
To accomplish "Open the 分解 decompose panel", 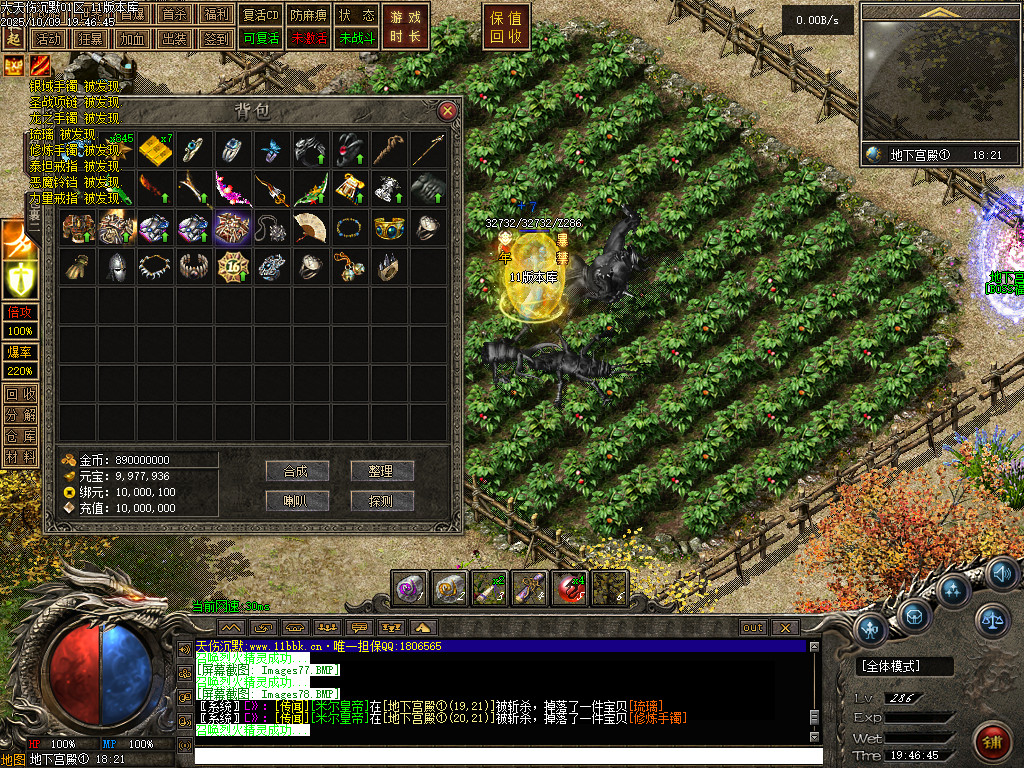I will coord(20,415).
